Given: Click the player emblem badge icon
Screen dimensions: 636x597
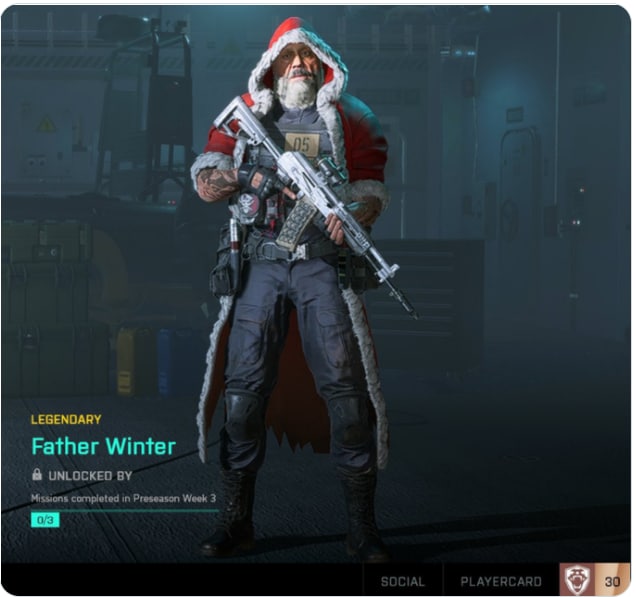Looking at the screenshot, I should (578, 580).
